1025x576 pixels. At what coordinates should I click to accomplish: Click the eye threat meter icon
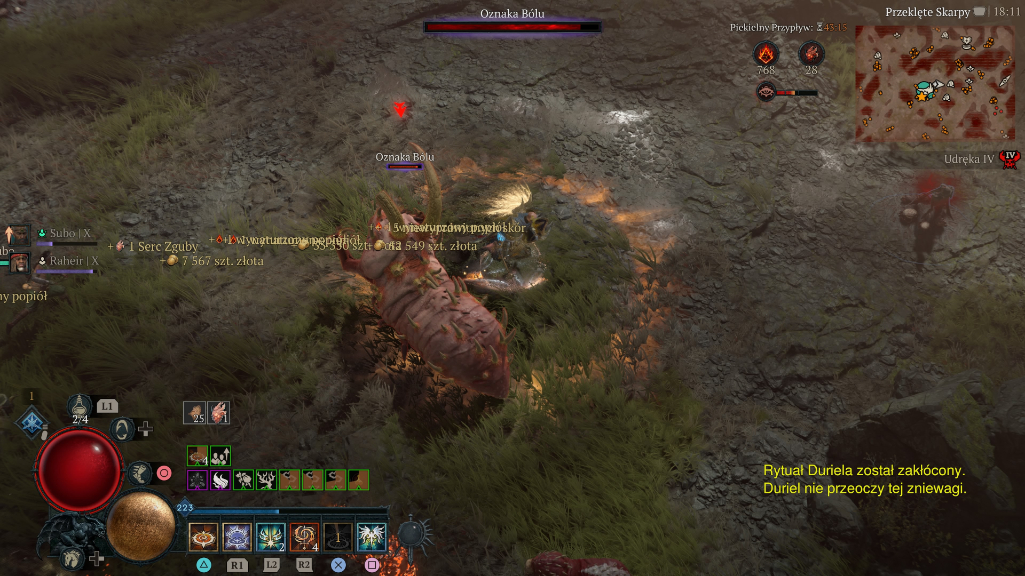(x=766, y=93)
